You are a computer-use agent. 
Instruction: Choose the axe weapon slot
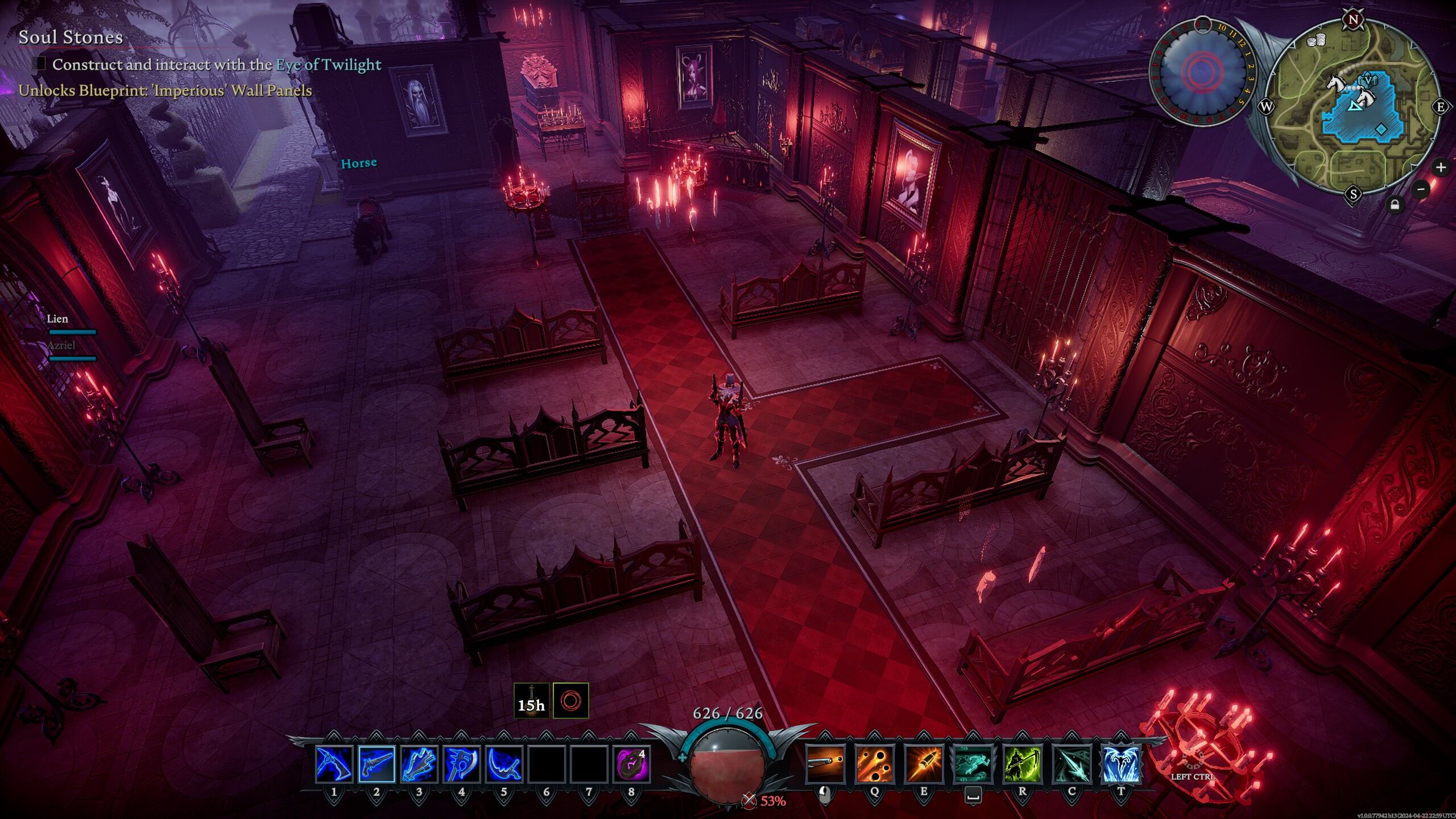[461, 764]
